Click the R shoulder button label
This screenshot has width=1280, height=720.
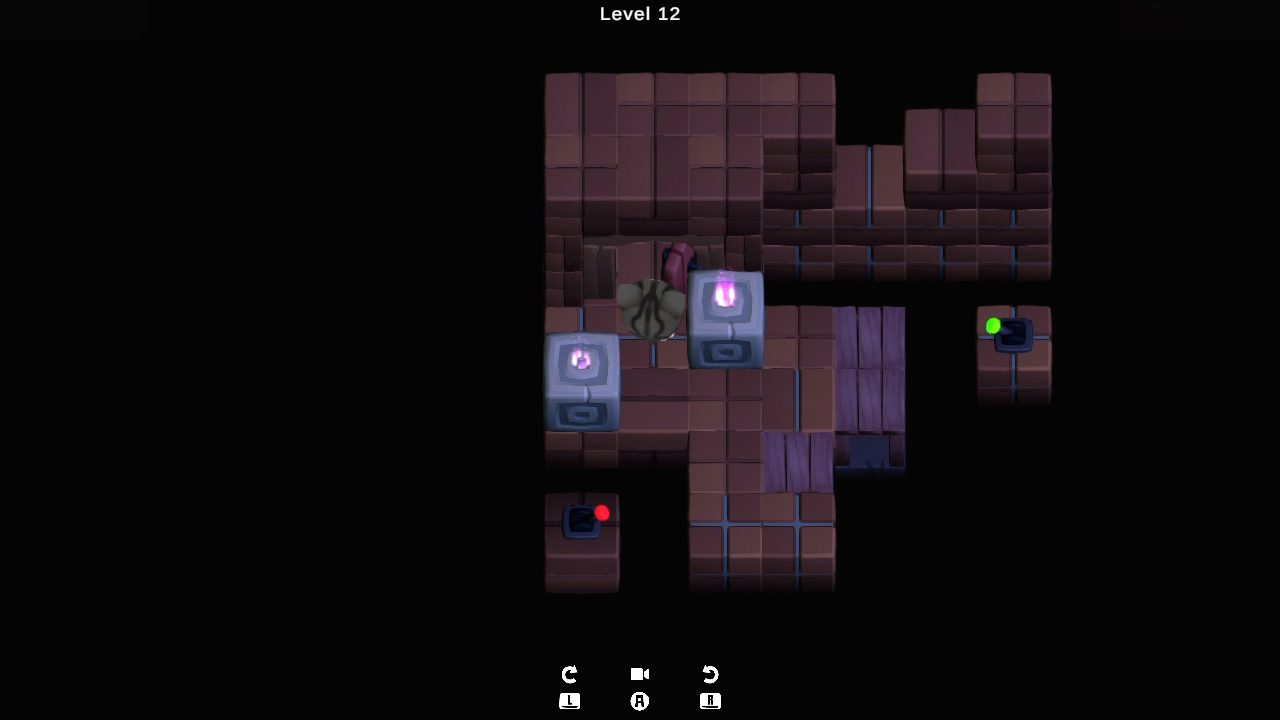(x=710, y=701)
